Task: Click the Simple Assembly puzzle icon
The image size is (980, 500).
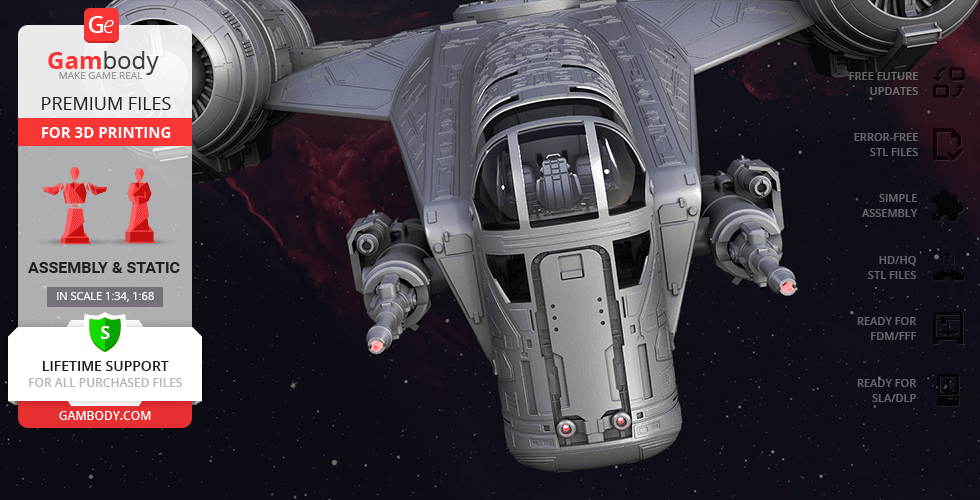Action: (x=947, y=206)
